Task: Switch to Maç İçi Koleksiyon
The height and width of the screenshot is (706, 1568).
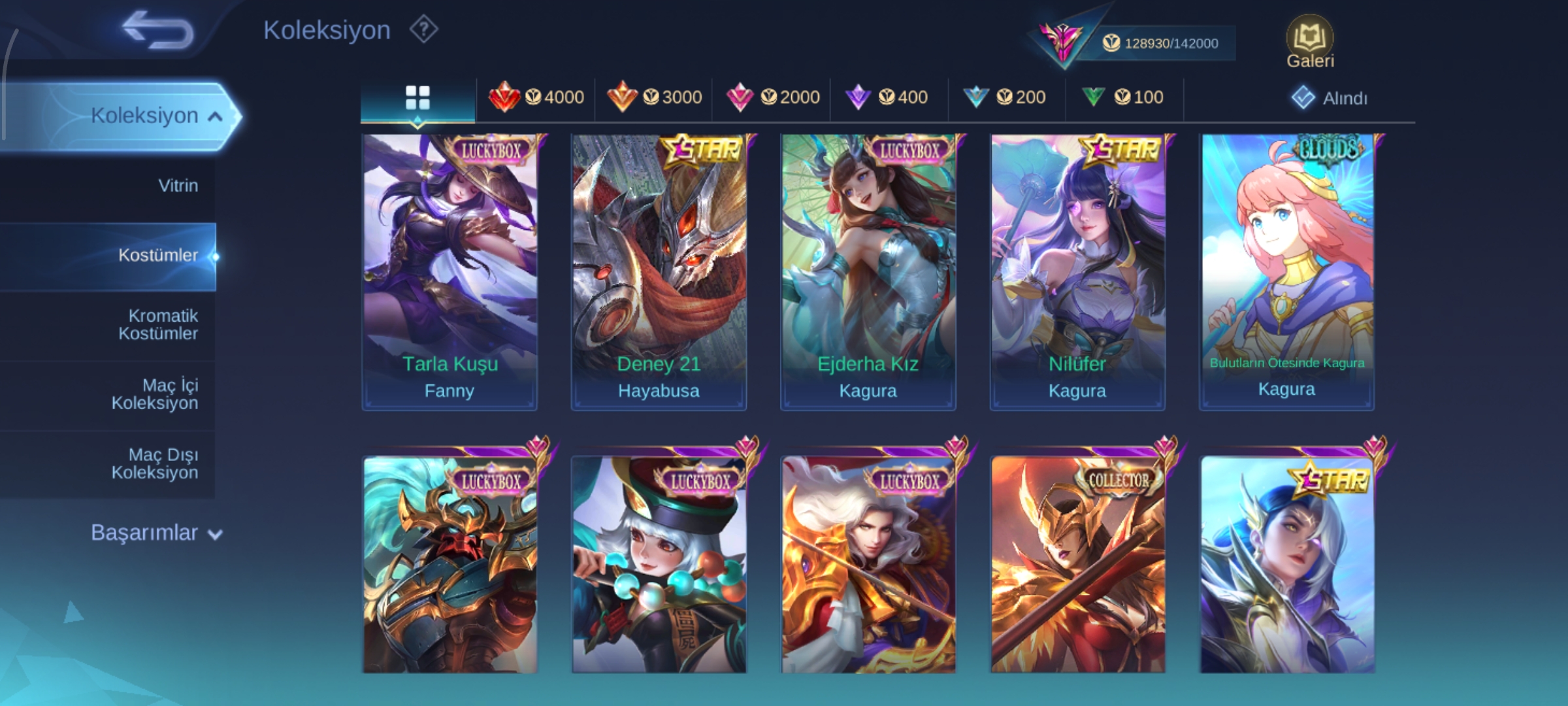Action: point(155,394)
